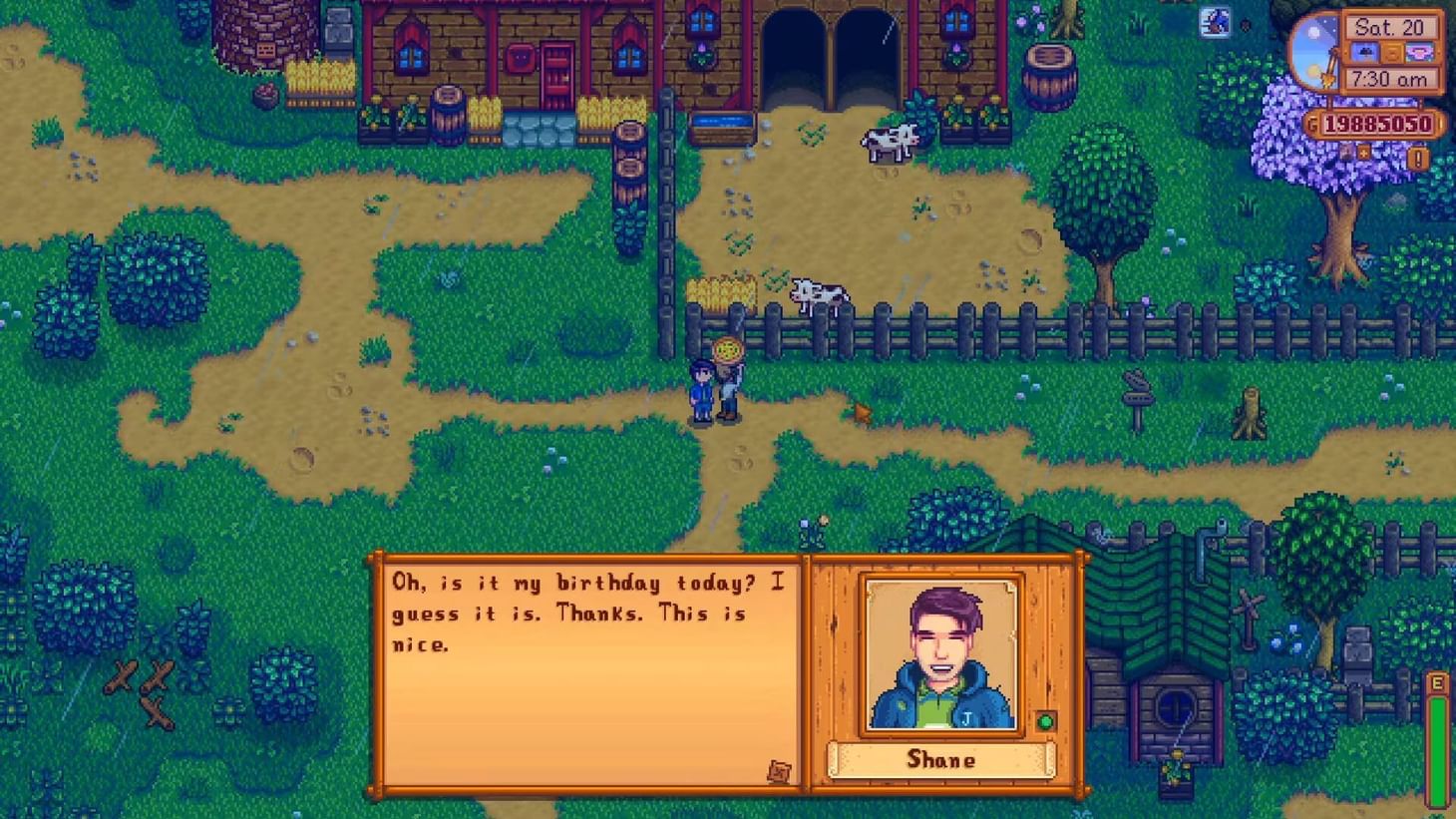The height and width of the screenshot is (819, 1456).
Task: Open the quest log via the exclamation icon
Action: pyautogui.click(x=1417, y=157)
